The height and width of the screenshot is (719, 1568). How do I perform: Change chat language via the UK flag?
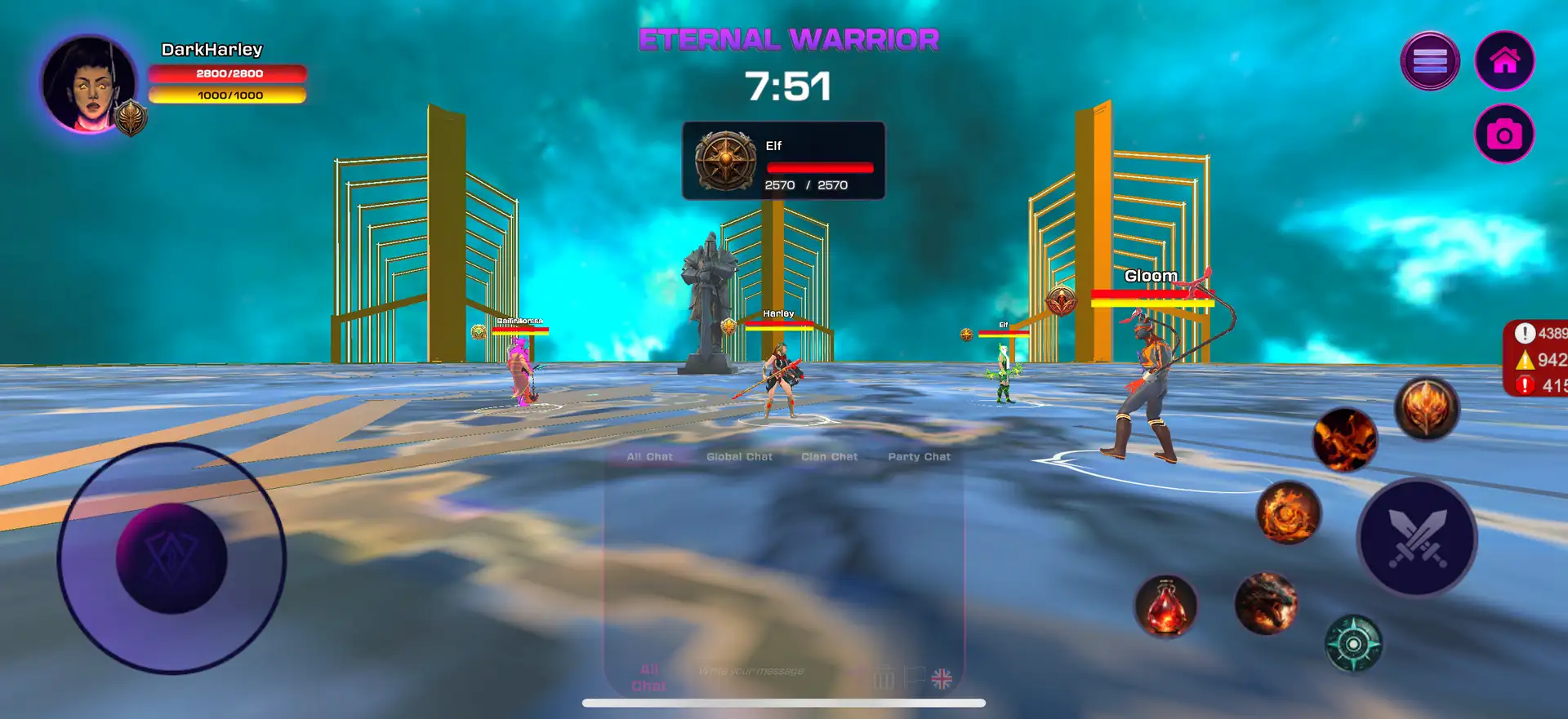pyautogui.click(x=942, y=678)
